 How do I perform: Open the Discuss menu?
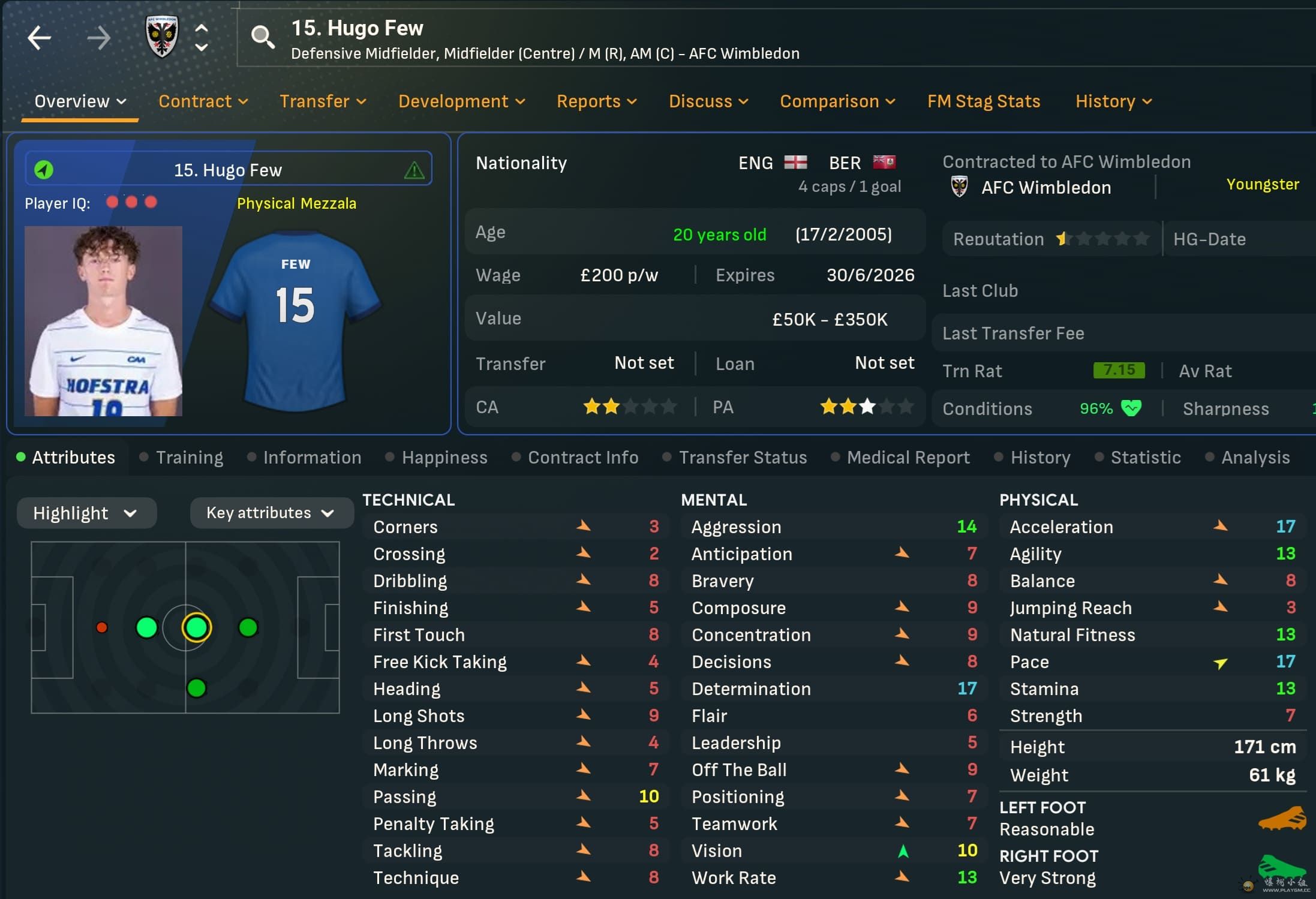coord(708,101)
